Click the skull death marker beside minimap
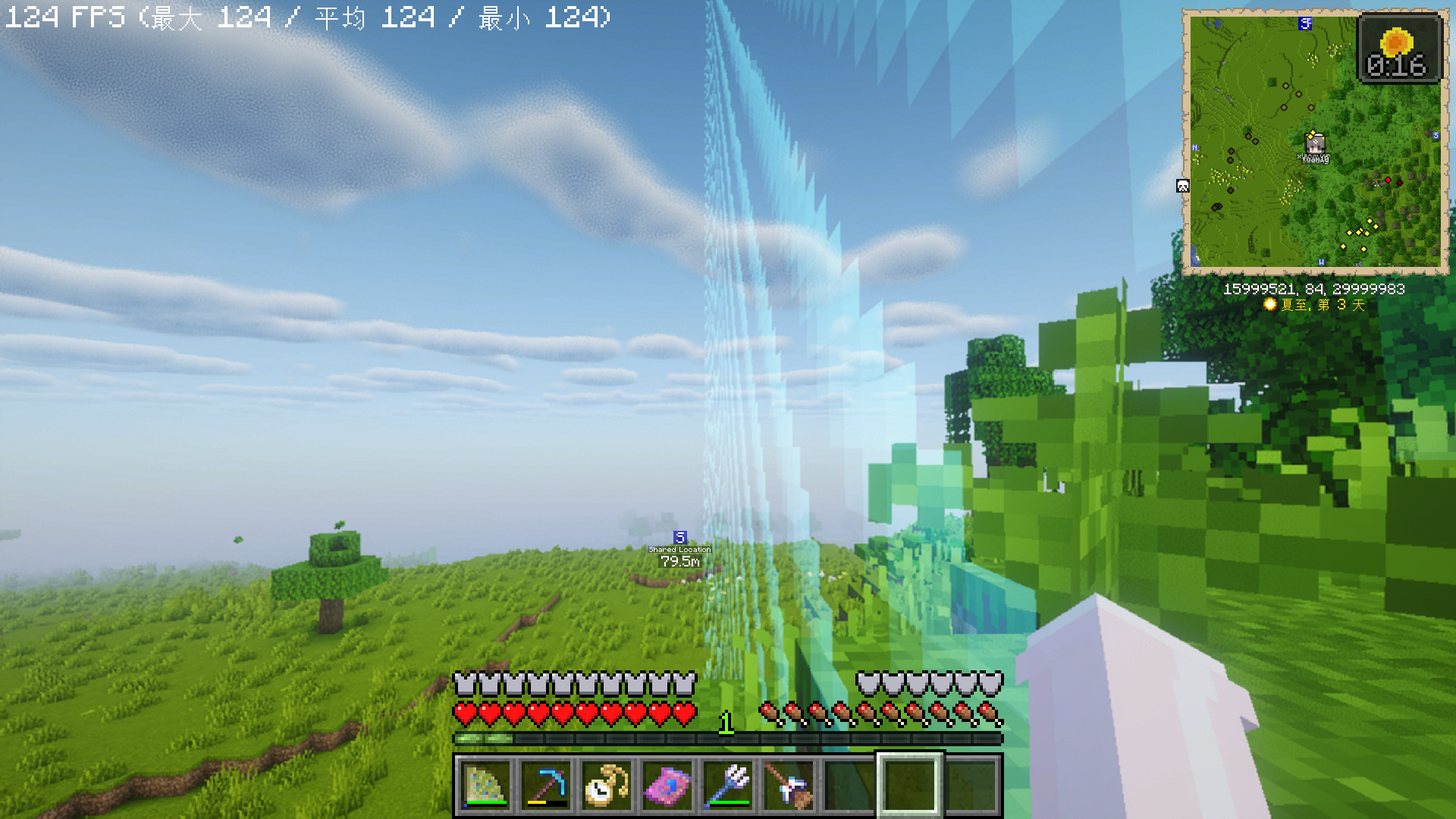1456x819 pixels. point(1182,186)
